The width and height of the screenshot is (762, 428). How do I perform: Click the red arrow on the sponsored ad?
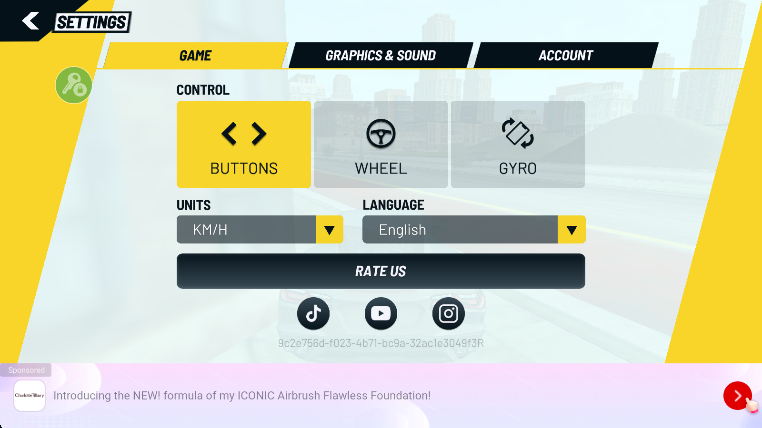coord(737,396)
